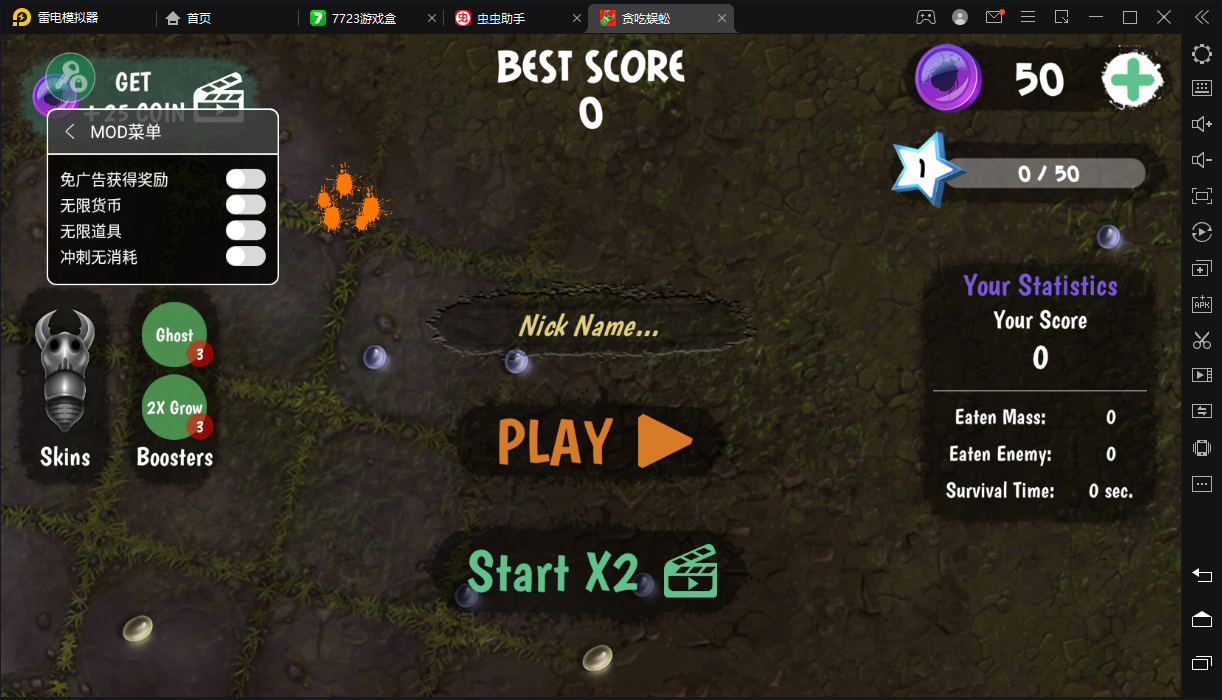Tap the green plus to add coins

1132,79
